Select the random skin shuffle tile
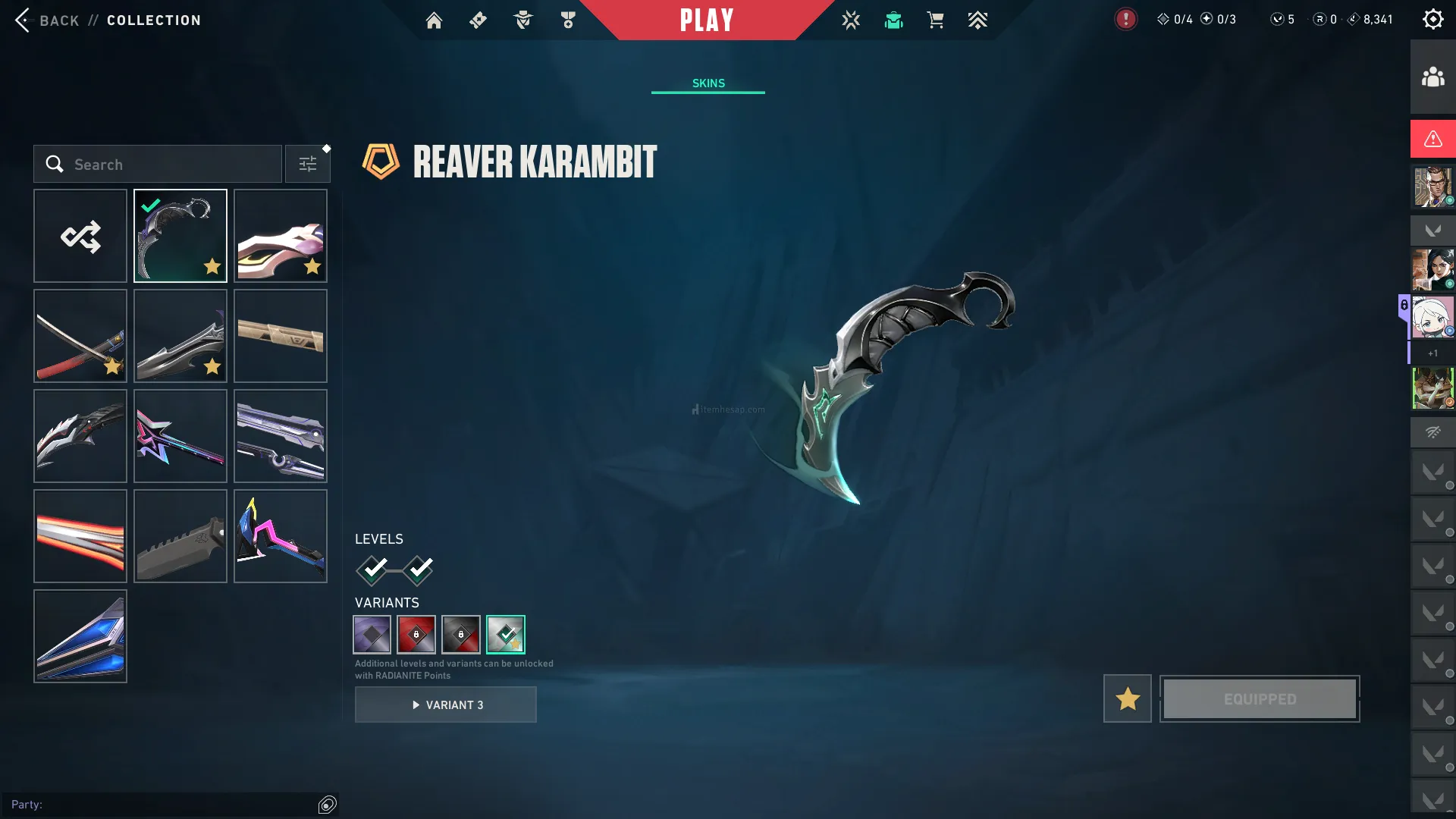 80,236
